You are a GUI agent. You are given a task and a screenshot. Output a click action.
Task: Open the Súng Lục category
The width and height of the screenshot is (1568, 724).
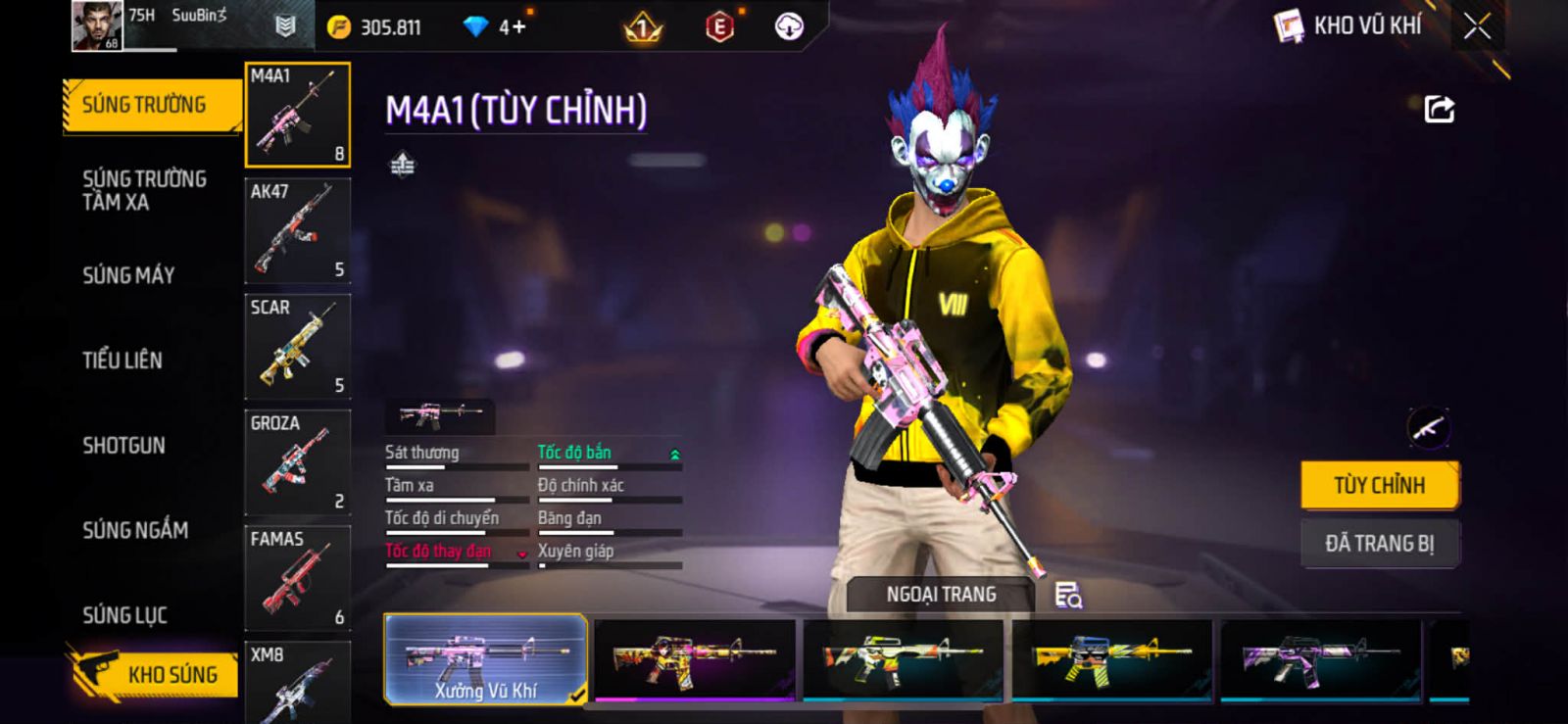(x=124, y=615)
